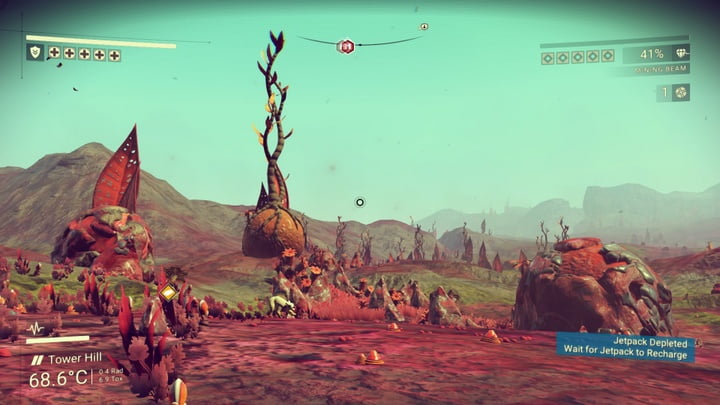Viewport: 720px width, 405px height.
Task: Select the red hexagon compass marker
Action: pyautogui.click(x=346, y=46)
